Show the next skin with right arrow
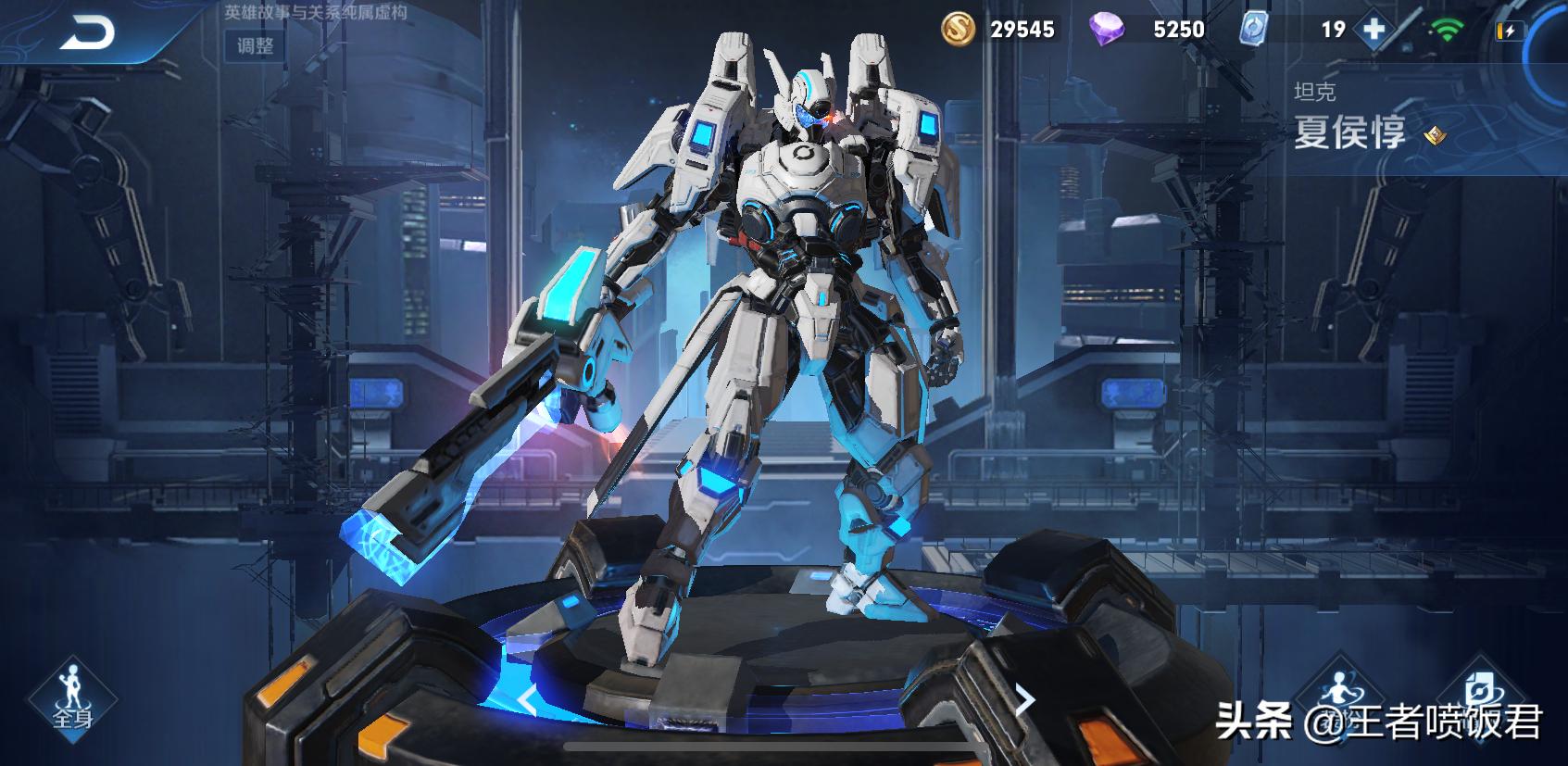 (x=1024, y=700)
